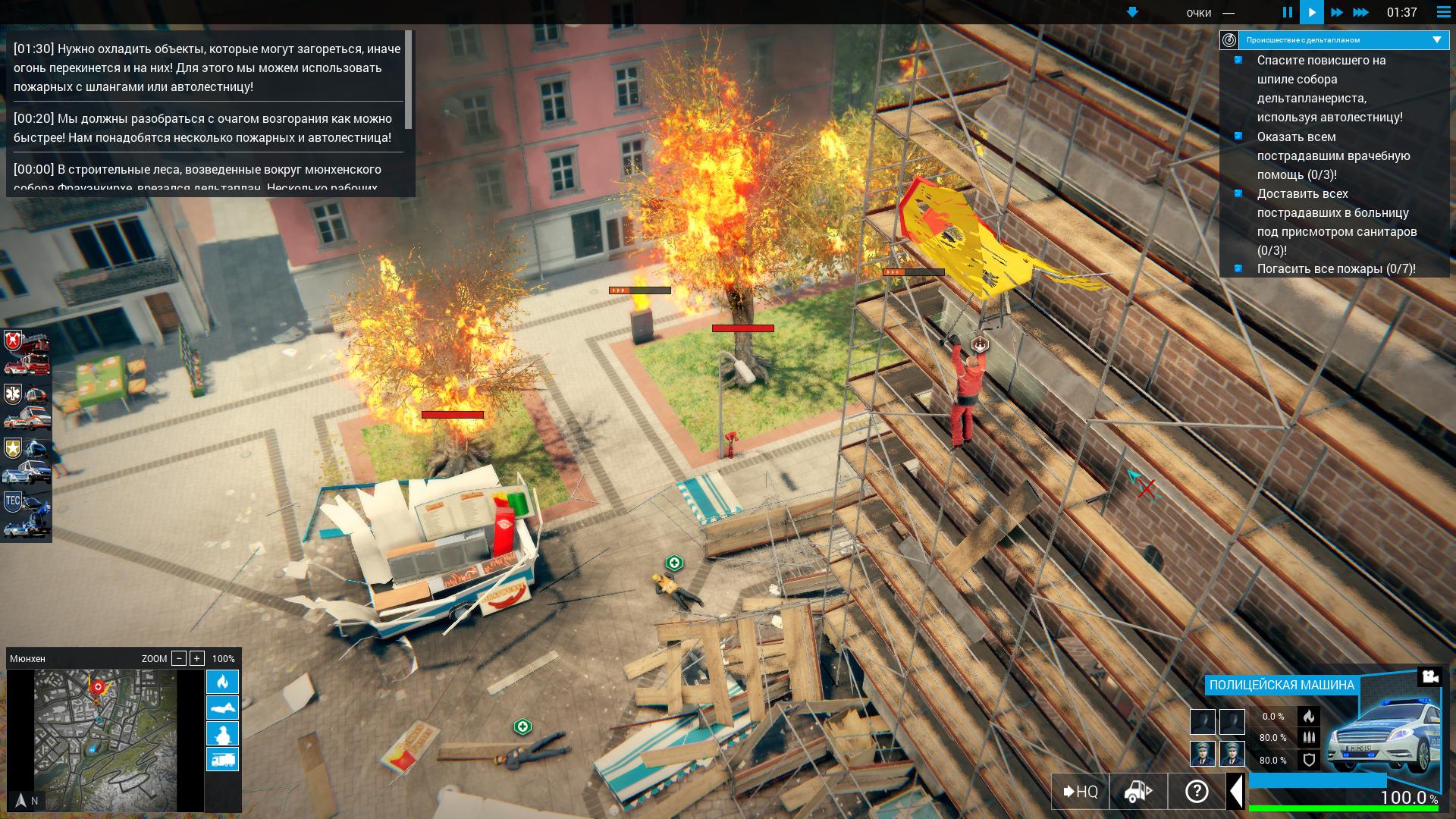Open the hamburger main menu
Image resolution: width=1456 pixels, height=819 pixels.
pos(1443,12)
